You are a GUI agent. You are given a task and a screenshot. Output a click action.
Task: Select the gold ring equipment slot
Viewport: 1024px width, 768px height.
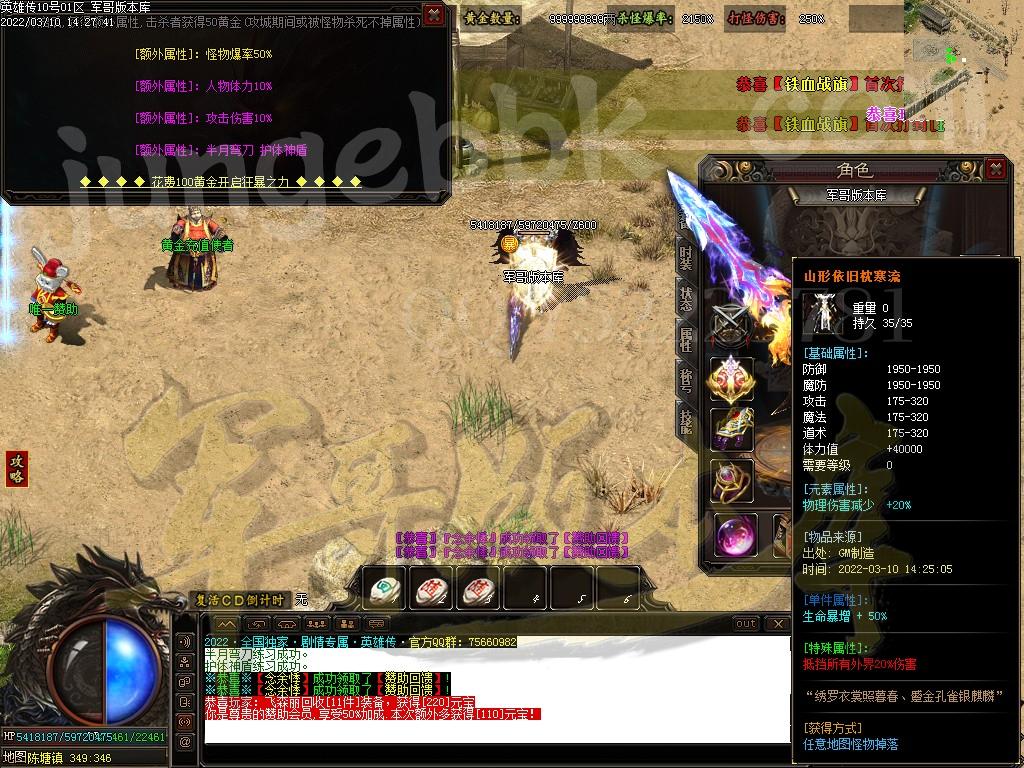(731, 481)
